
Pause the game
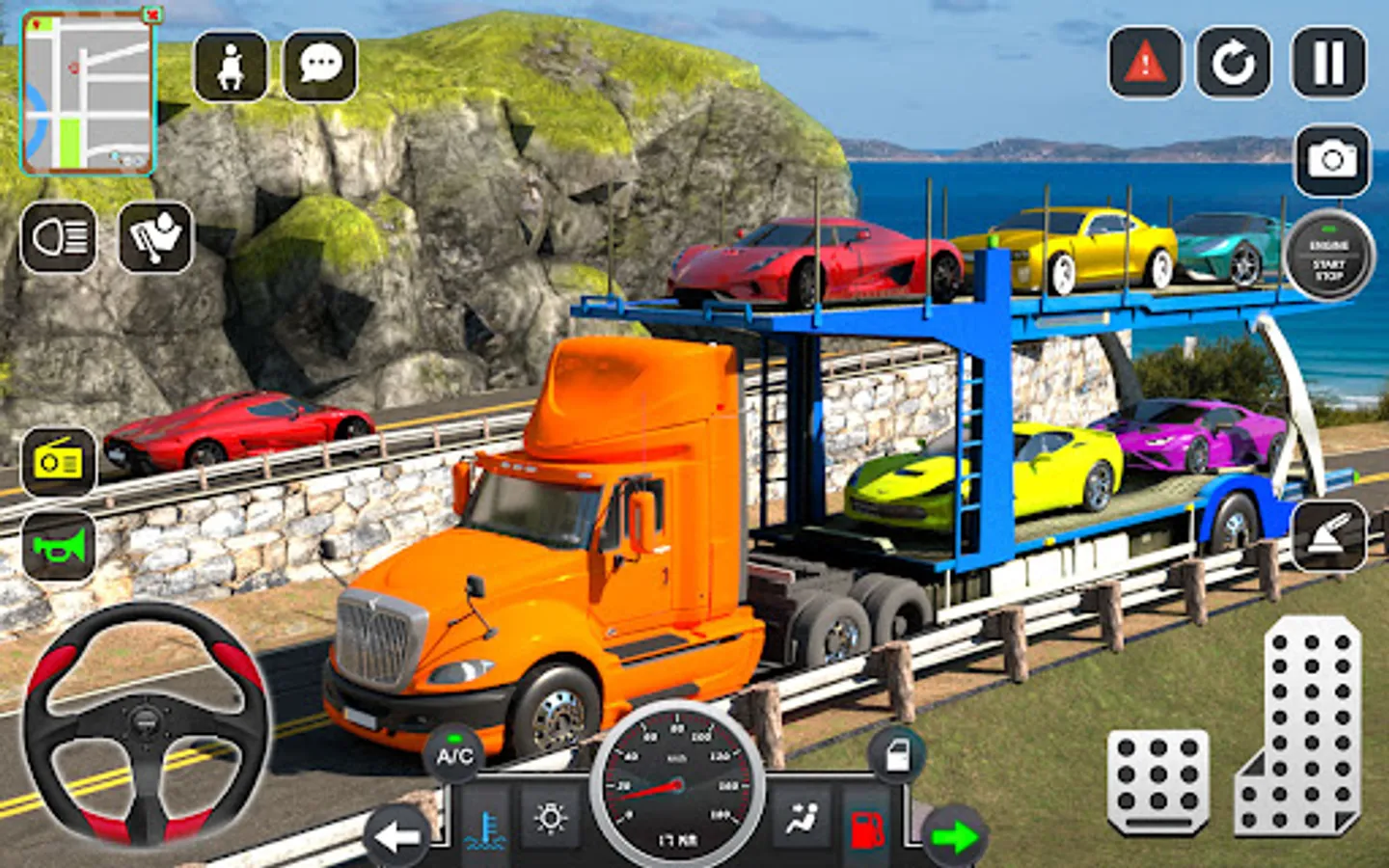[1328, 64]
